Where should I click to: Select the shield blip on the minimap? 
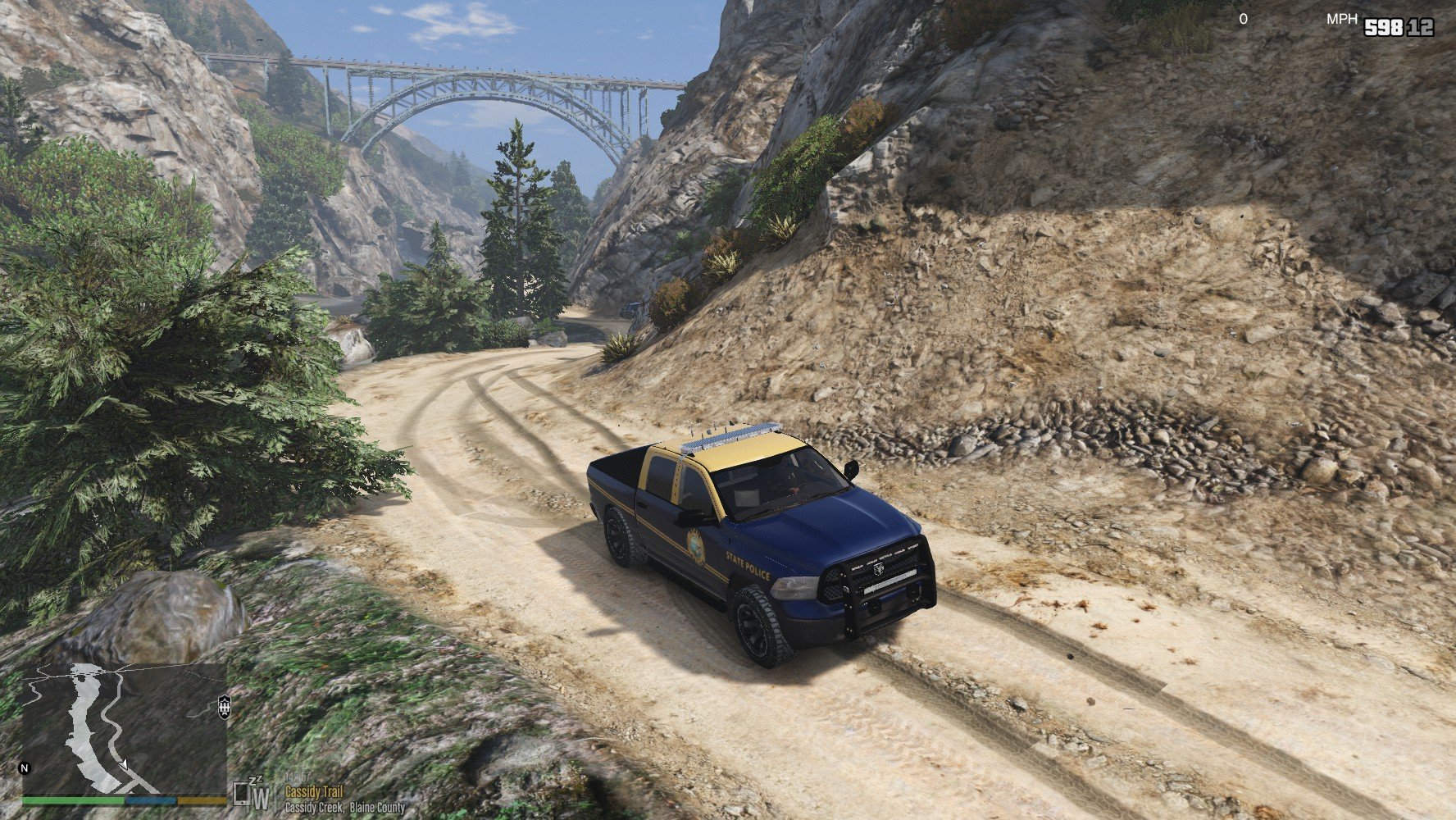click(225, 706)
